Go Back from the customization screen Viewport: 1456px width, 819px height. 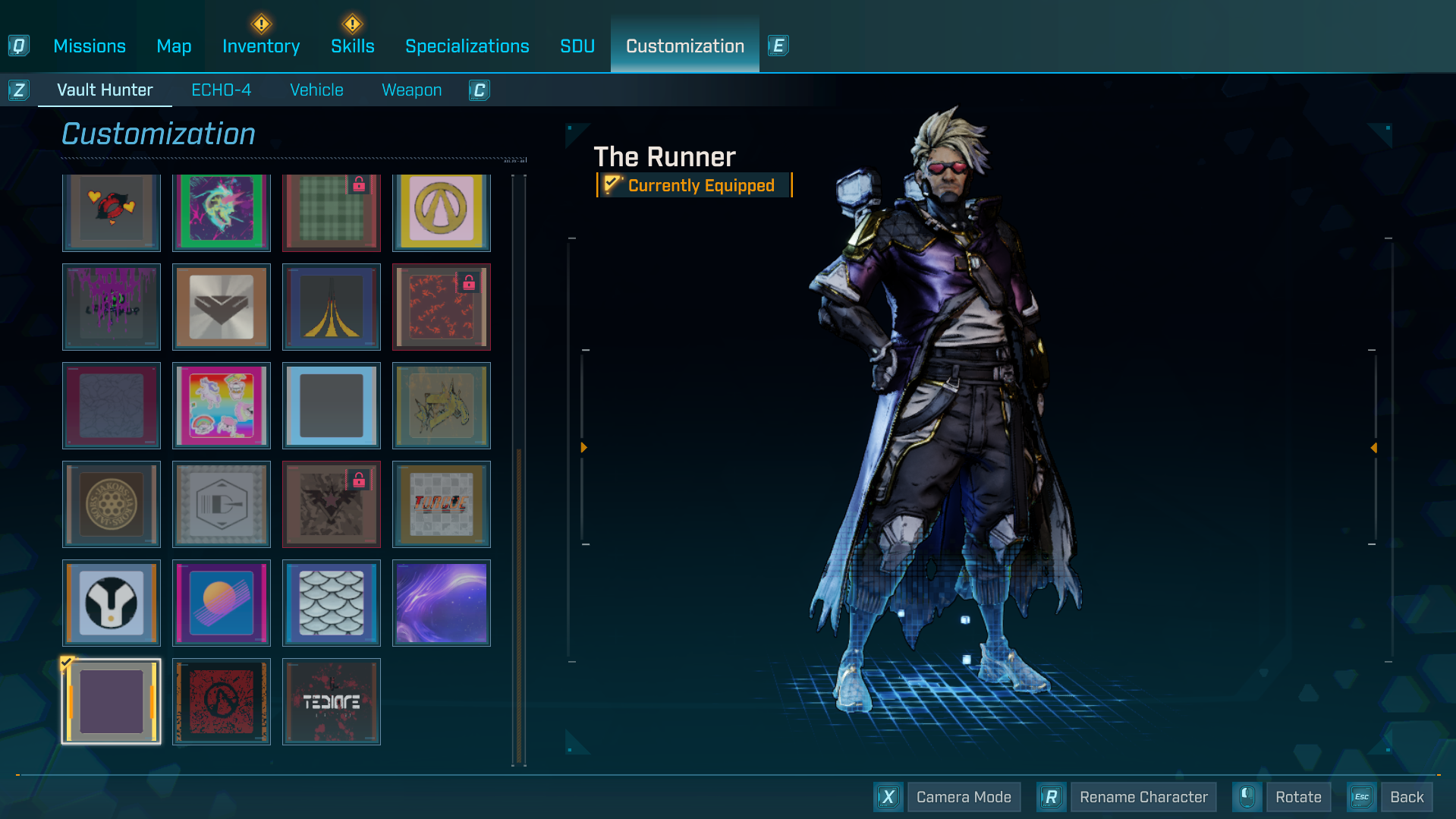tap(1407, 797)
